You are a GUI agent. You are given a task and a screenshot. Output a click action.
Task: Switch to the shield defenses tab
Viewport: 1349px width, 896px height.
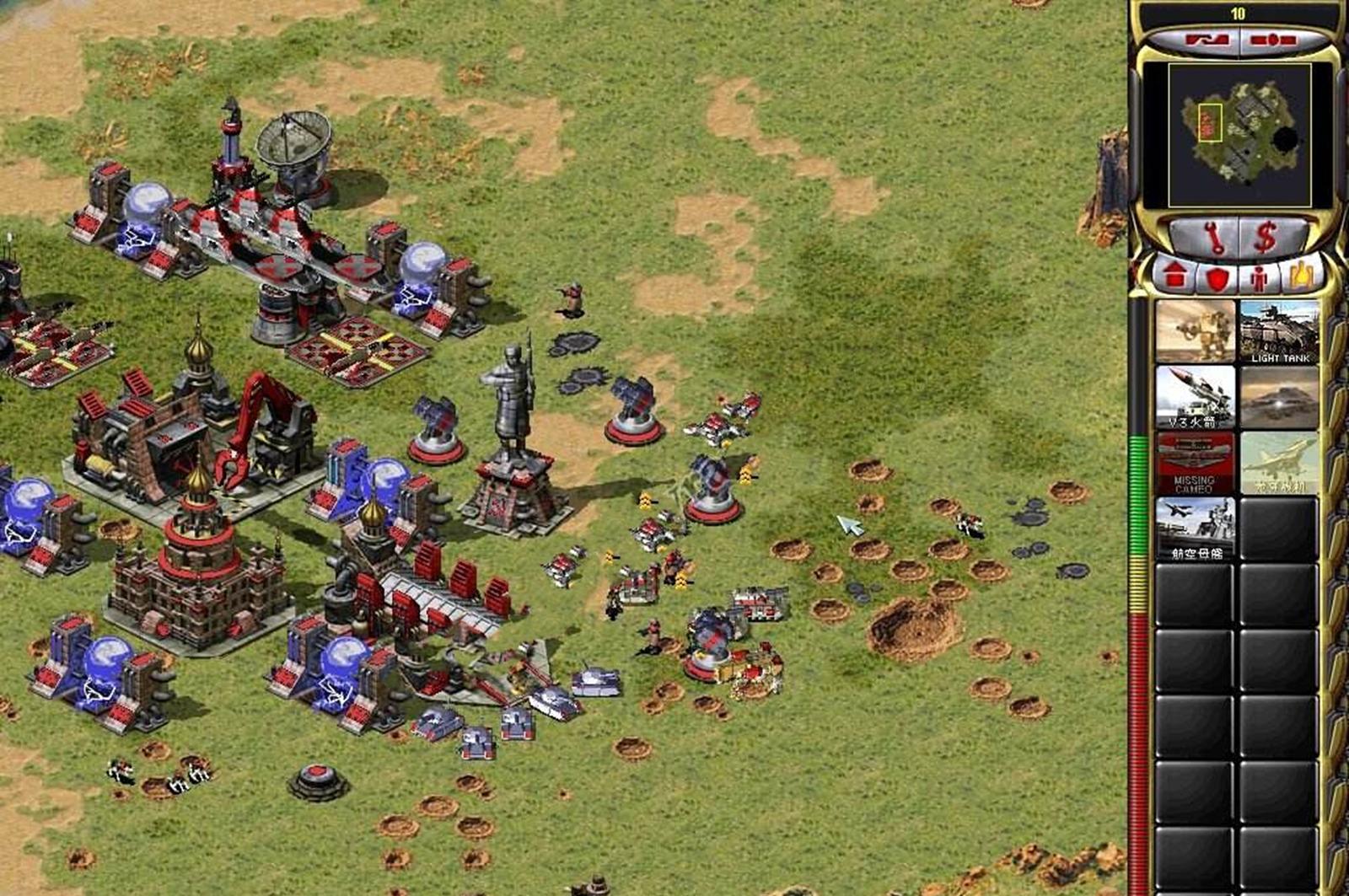(x=1216, y=277)
